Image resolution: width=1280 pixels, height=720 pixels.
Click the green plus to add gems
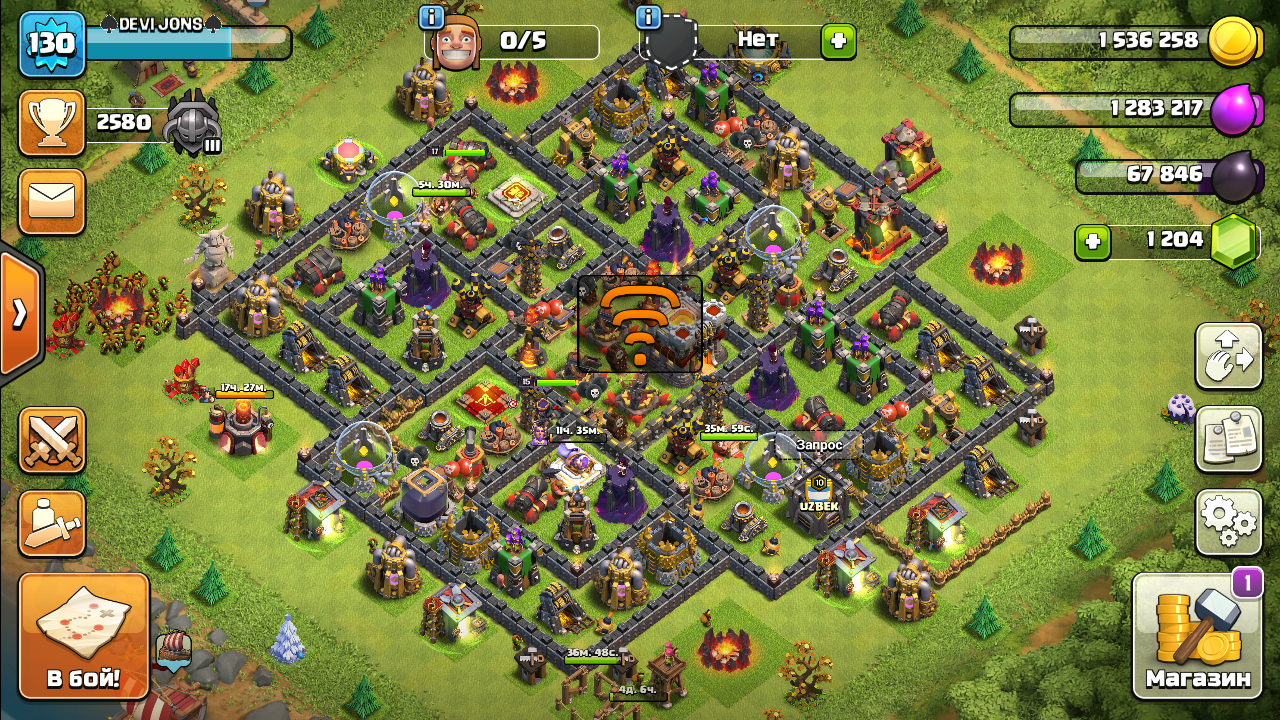1093,242
